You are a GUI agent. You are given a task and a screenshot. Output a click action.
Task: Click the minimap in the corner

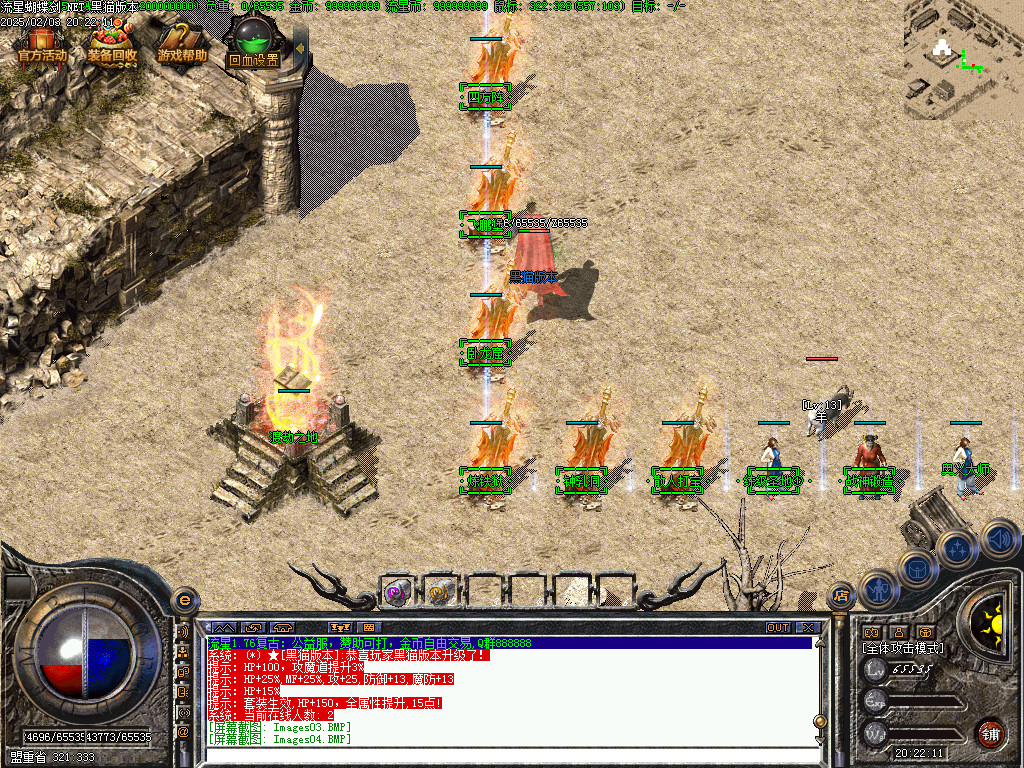[962, 57]
